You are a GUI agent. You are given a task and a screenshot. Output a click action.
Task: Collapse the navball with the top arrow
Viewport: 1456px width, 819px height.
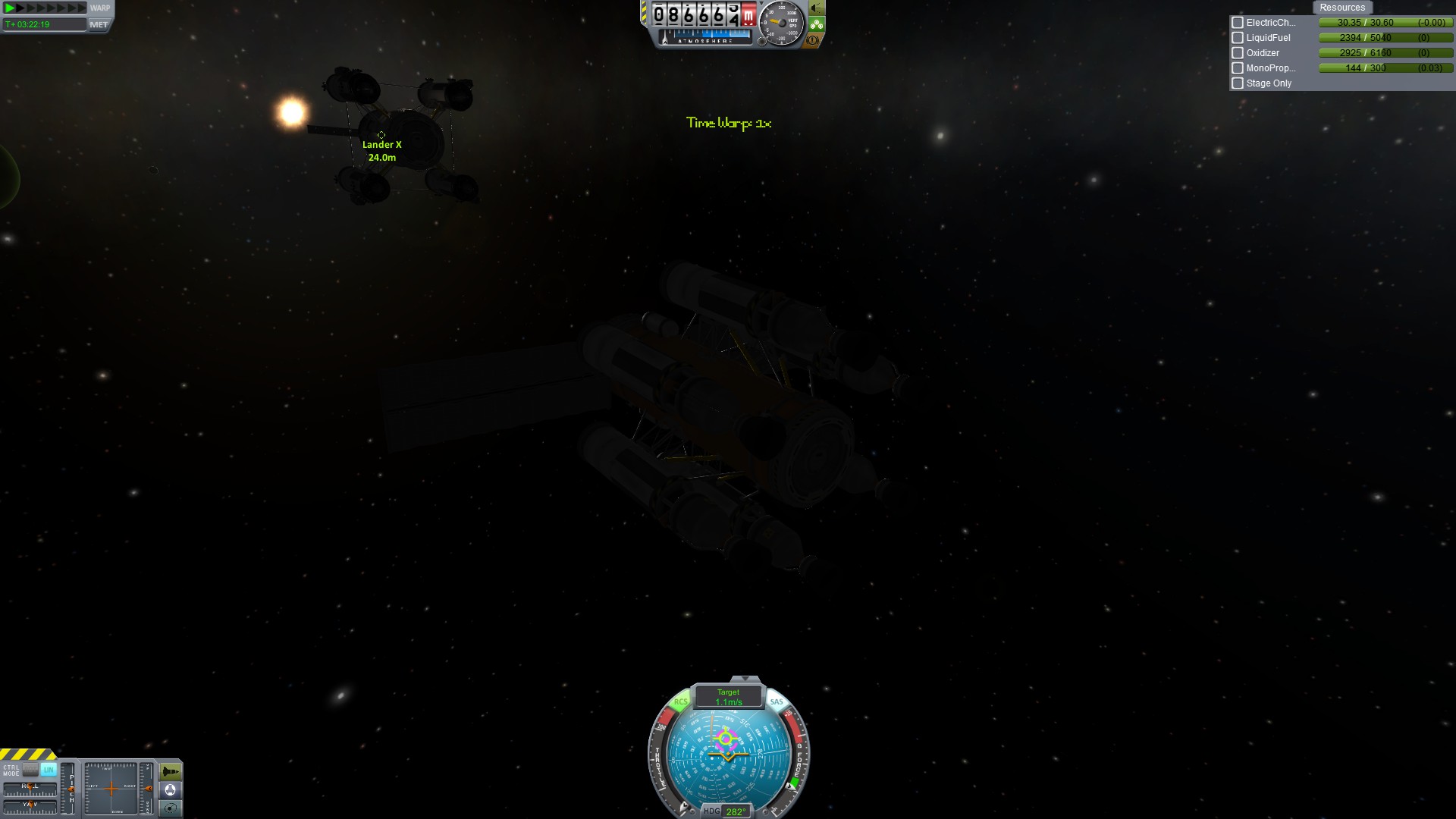pos(745,679)
